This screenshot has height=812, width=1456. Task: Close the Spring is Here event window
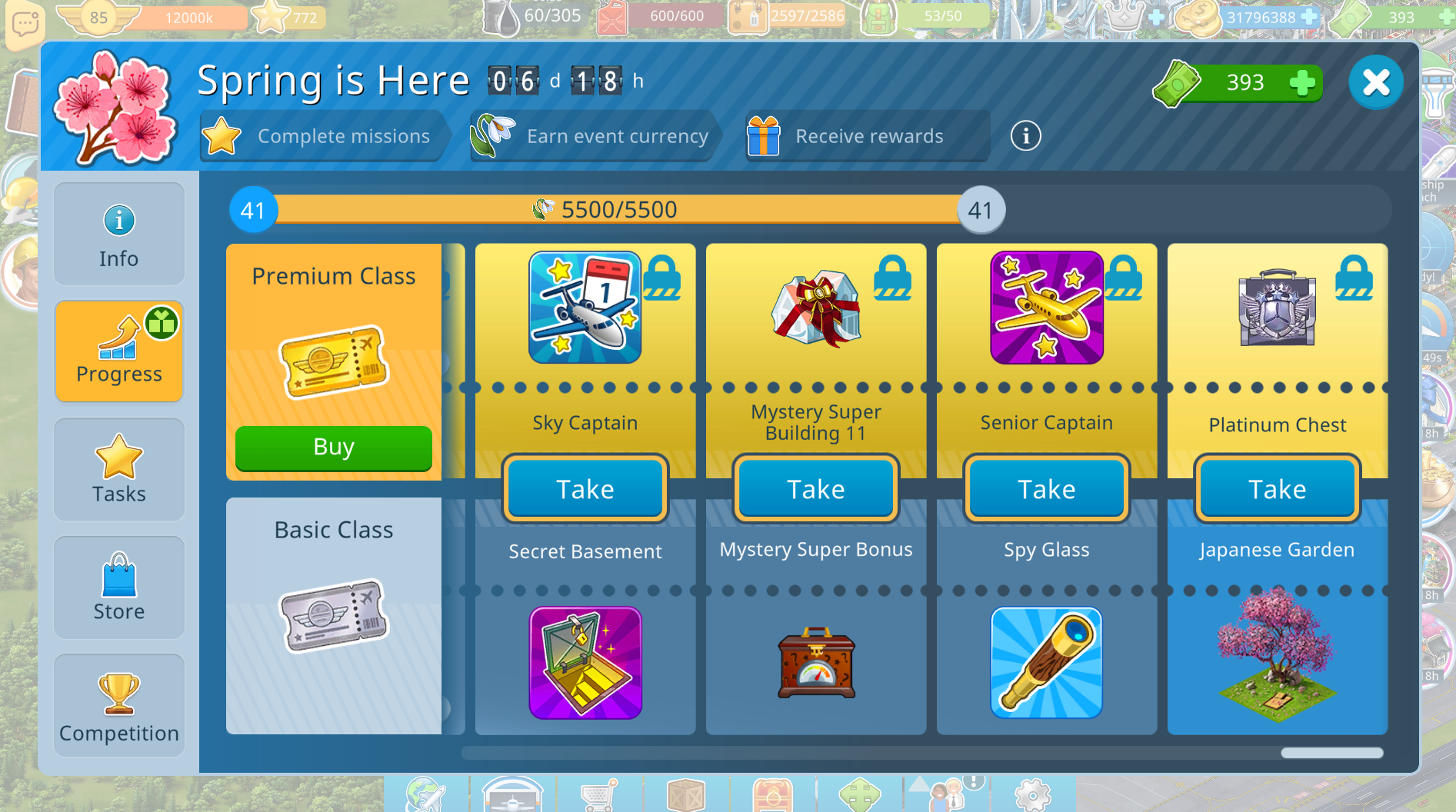click(x=1375, y=83)
